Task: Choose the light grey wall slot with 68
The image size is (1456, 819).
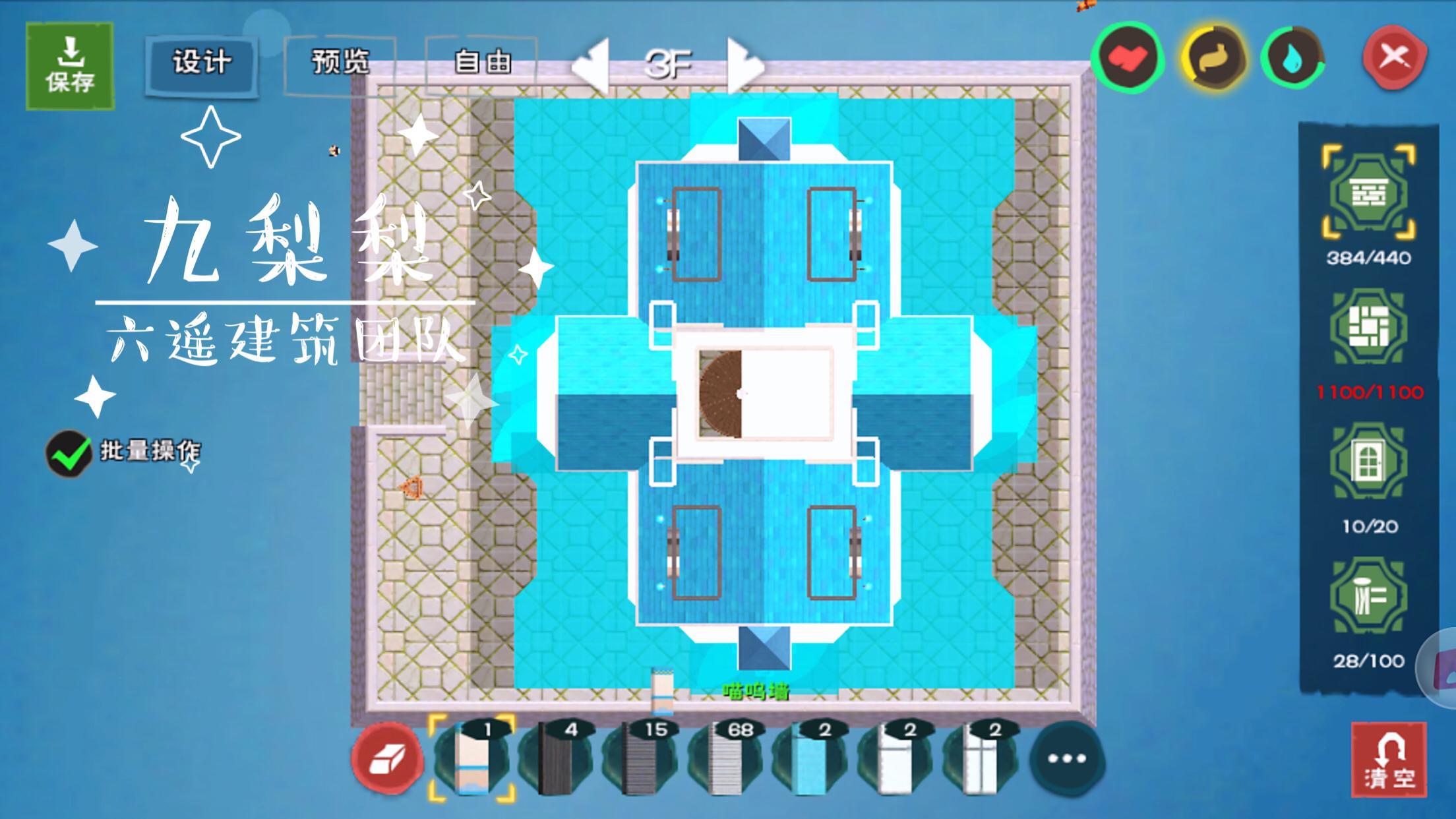Action: point(725,758)
